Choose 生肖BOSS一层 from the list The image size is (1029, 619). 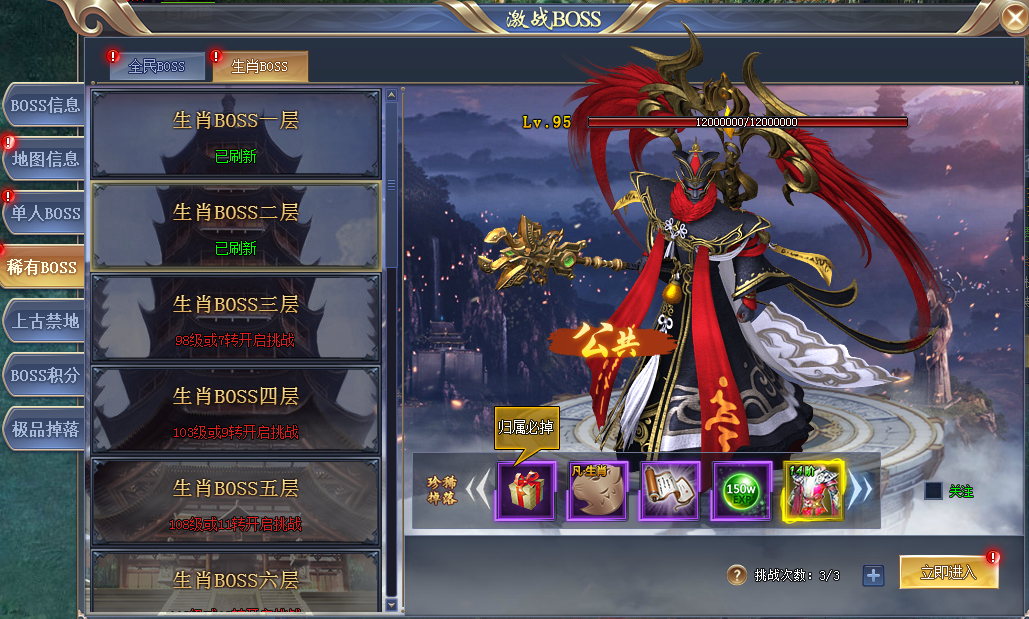pyautogui.click(x=235, y=134)
